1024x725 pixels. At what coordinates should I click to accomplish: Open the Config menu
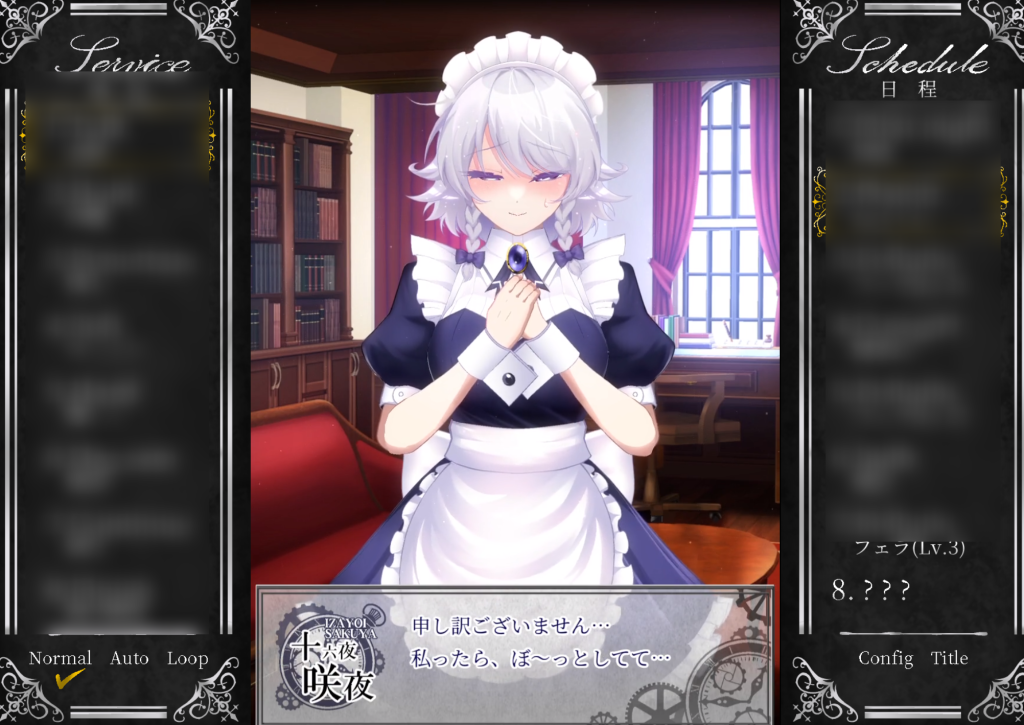point(885,659)
